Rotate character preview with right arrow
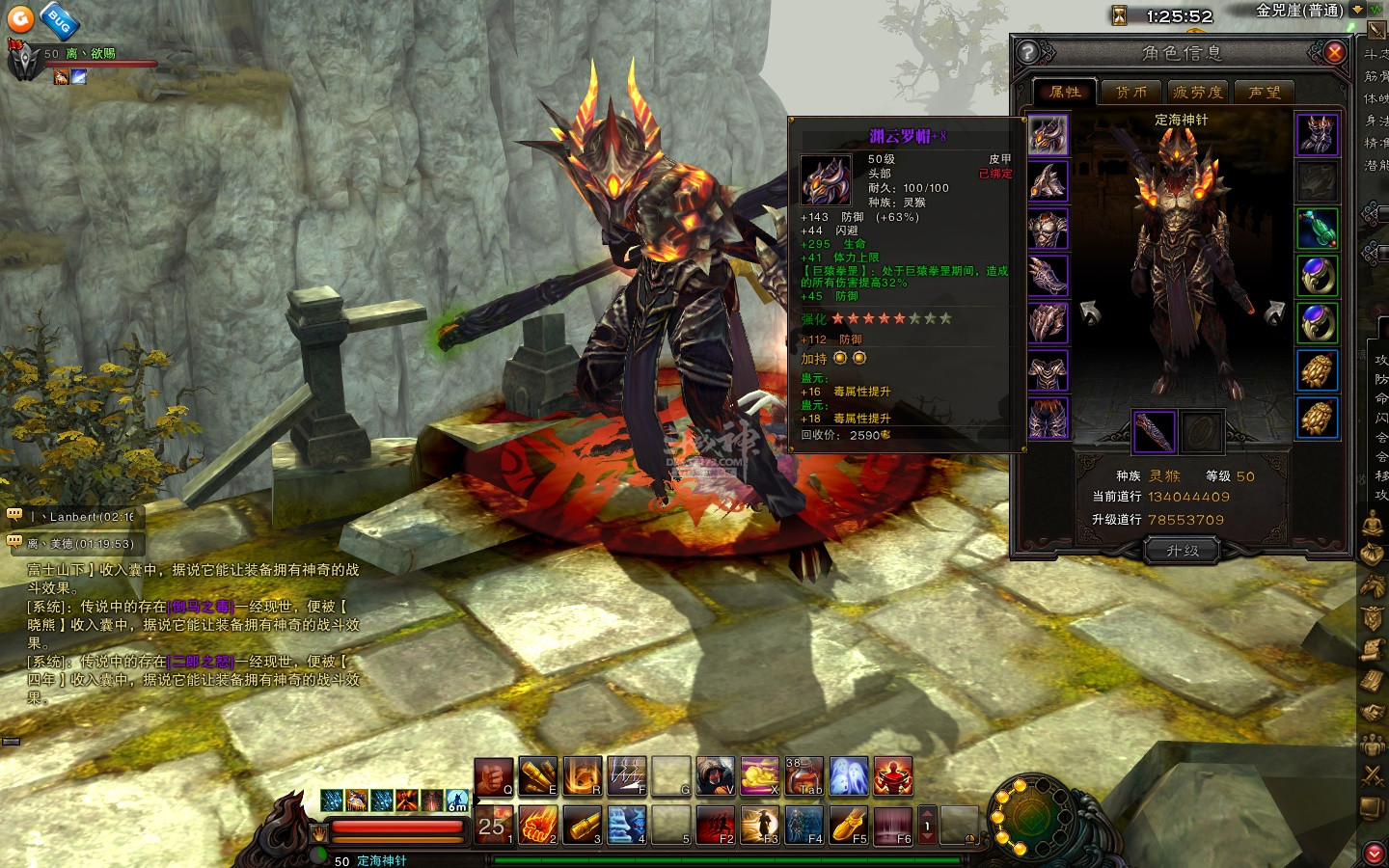 point(1273,312)
